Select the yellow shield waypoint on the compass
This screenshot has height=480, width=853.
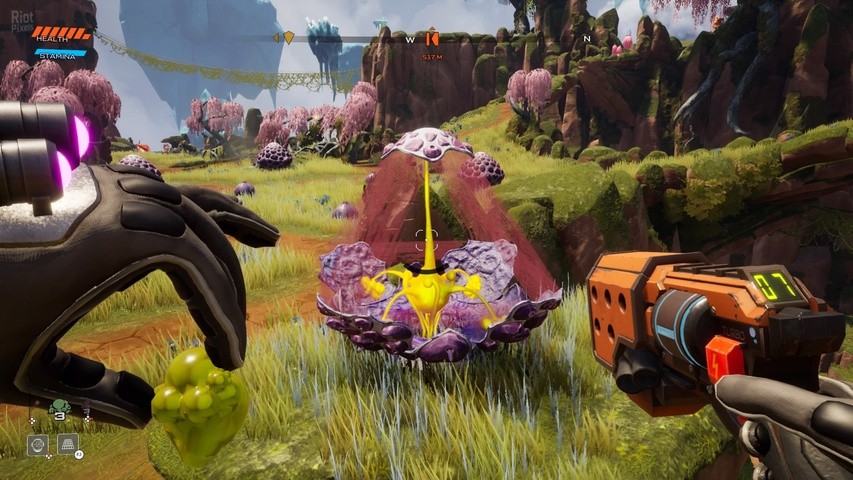click(x=289, y=38)
